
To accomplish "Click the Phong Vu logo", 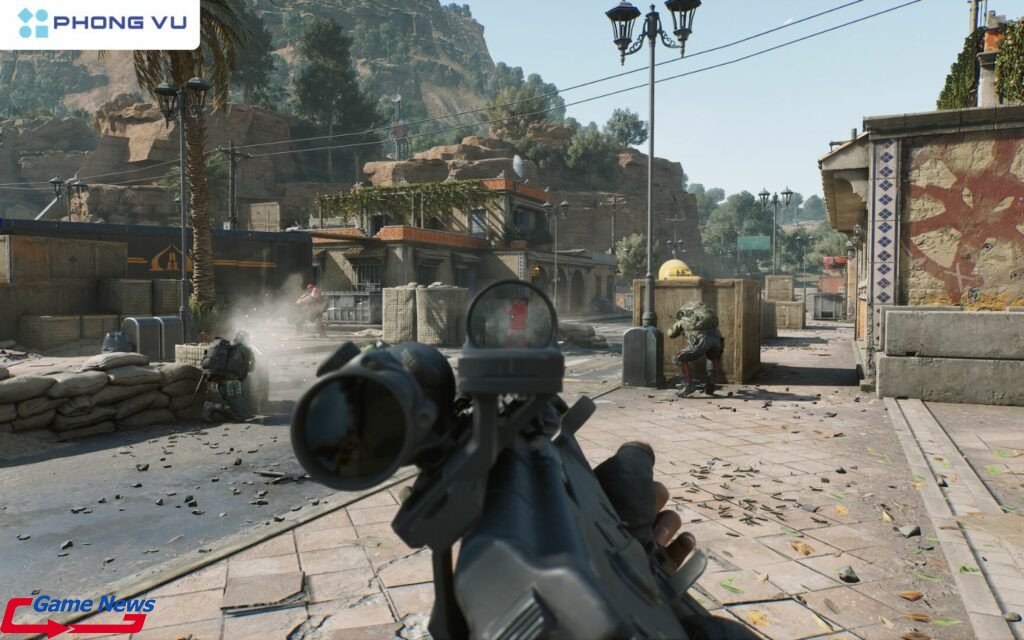I will pos(98,23).
